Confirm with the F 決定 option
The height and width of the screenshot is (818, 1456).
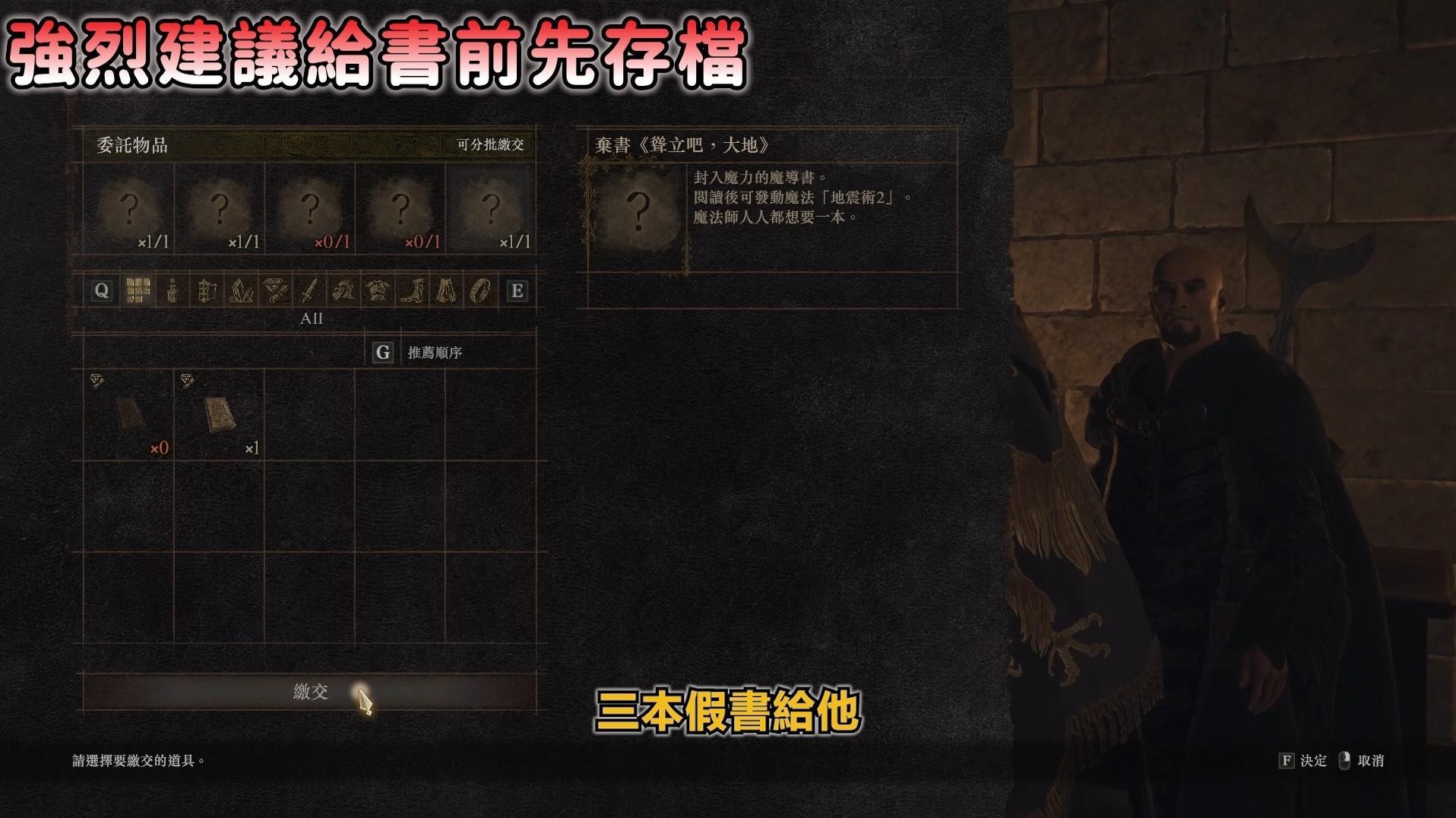pos(1304,760)
